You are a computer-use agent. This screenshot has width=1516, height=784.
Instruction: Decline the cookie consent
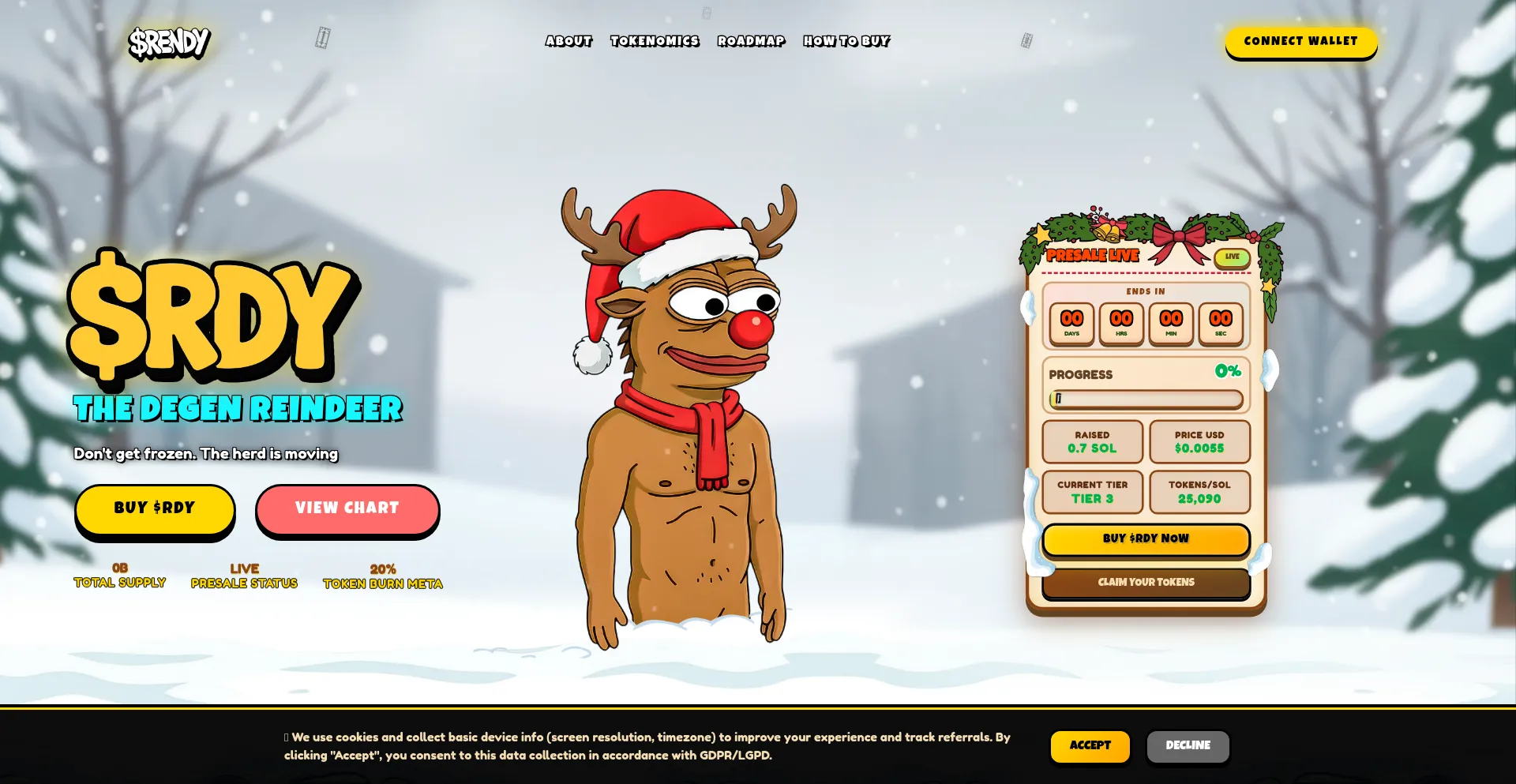(x=1188, y=745)
